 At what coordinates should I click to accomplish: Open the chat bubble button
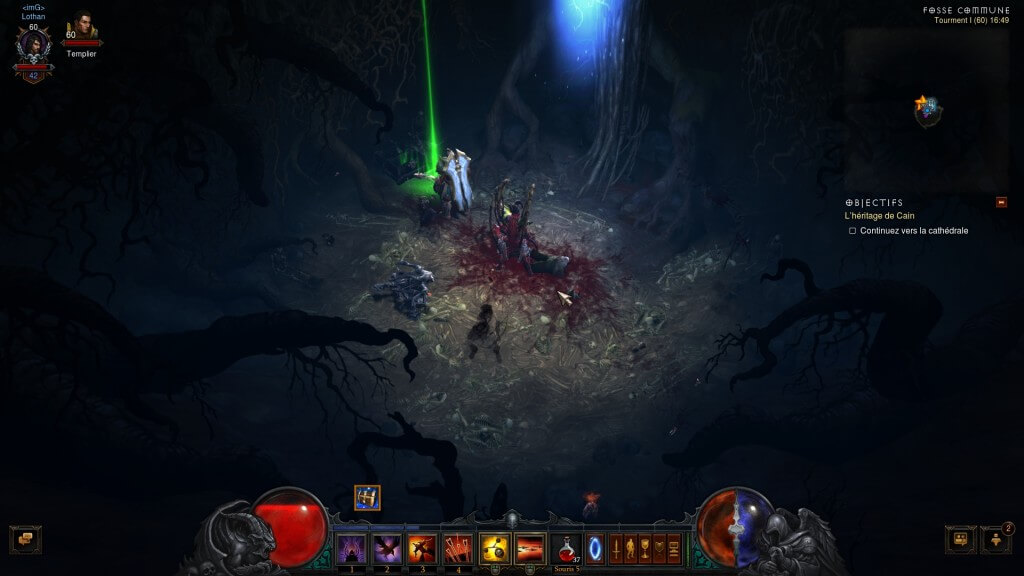(x=24, y=539)
